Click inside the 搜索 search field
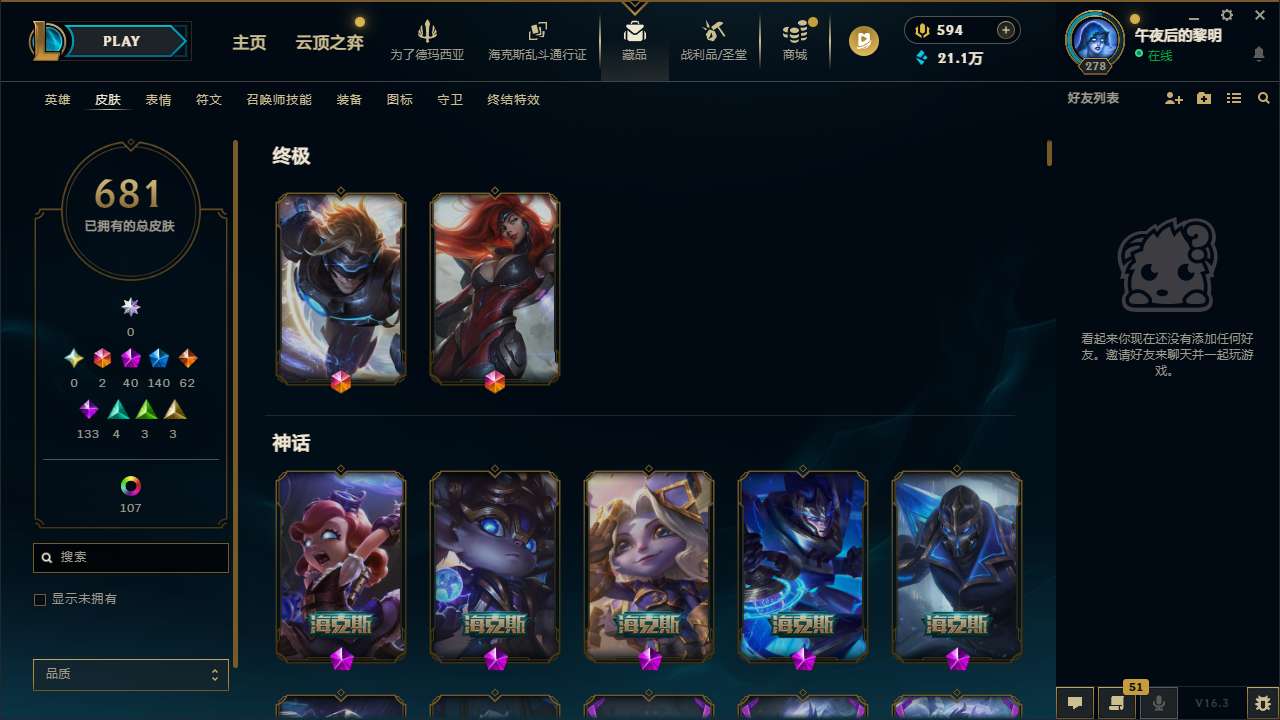The height and width of the screenshot is (720, 1280). [x=130, y=558]
